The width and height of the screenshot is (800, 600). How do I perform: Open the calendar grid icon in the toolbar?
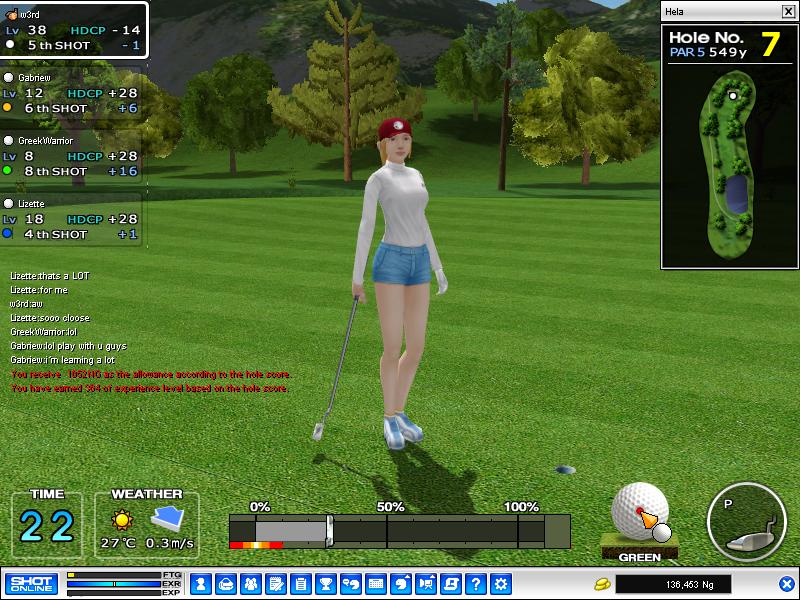coord(376,583)
